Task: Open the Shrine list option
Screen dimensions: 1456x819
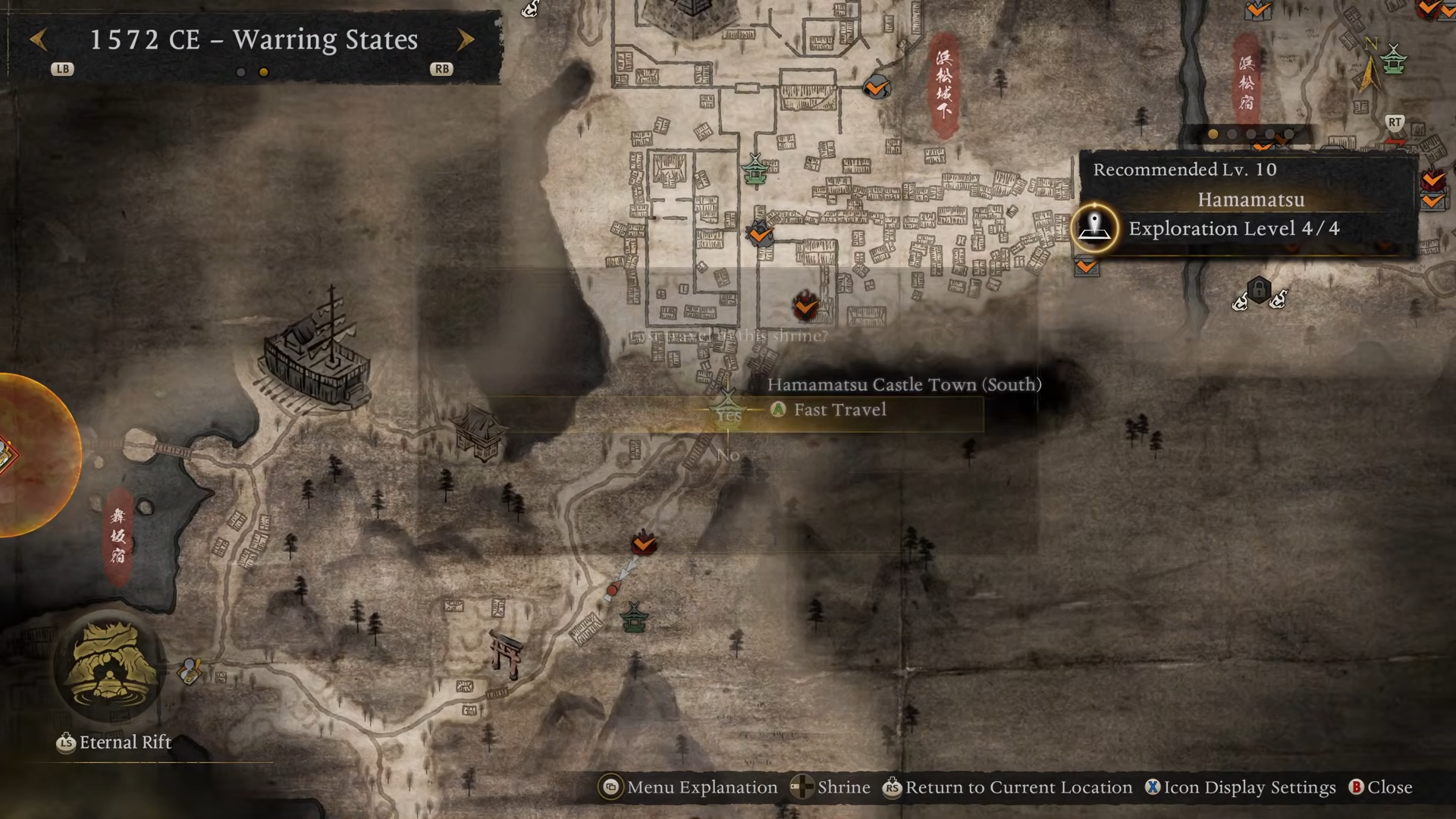Action: (x=830, y=788)
